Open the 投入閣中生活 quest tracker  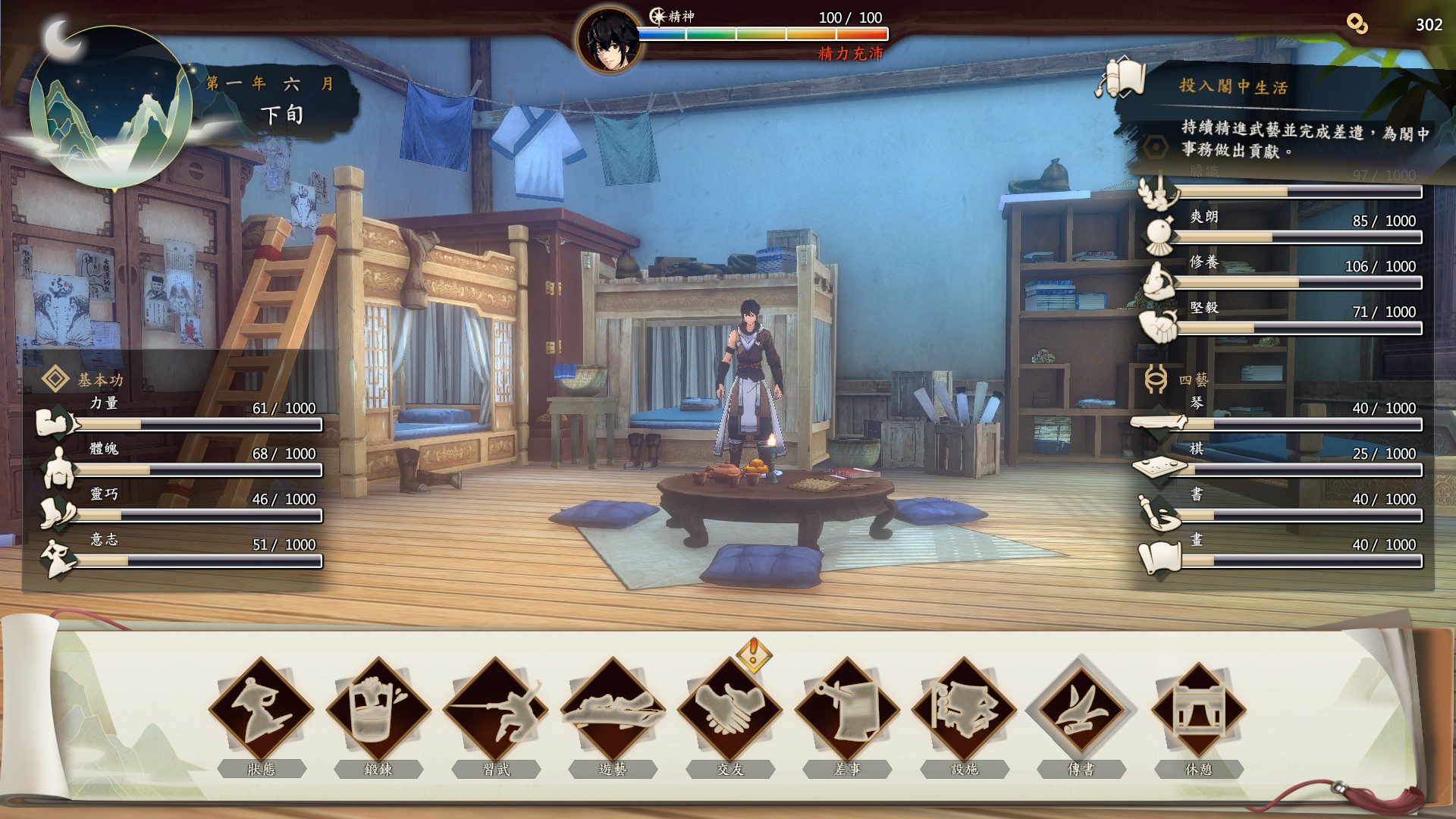[1232, 86]
